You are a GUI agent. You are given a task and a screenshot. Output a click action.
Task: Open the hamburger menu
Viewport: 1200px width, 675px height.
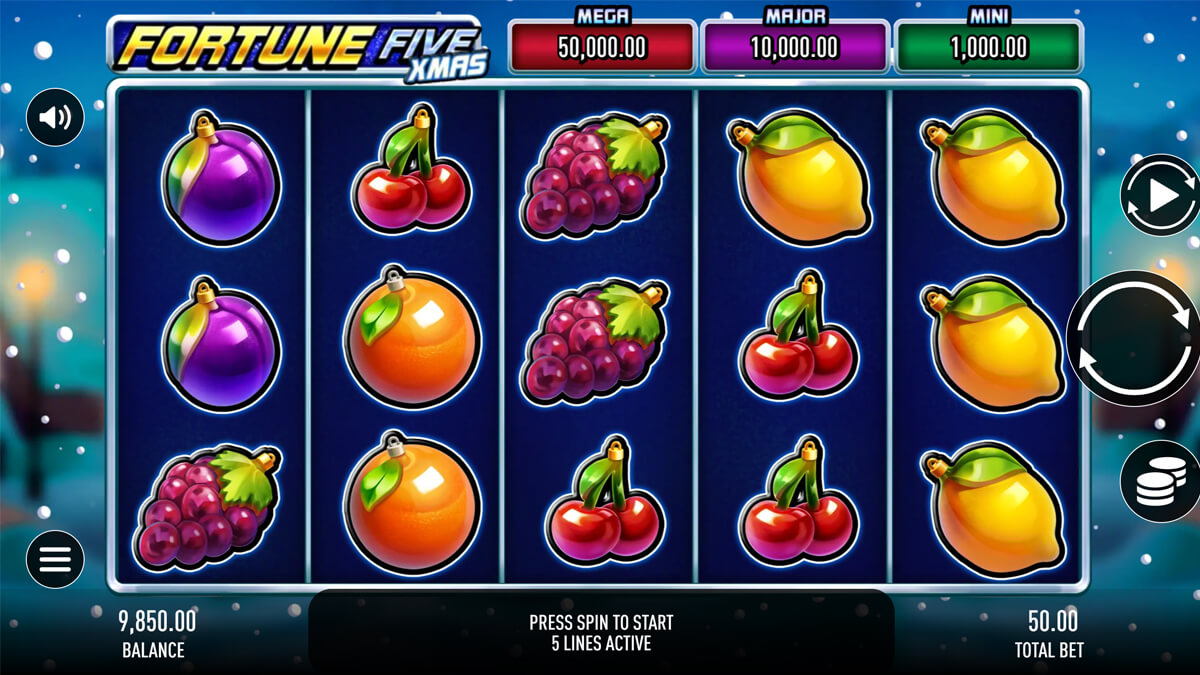tap(55, 559)
